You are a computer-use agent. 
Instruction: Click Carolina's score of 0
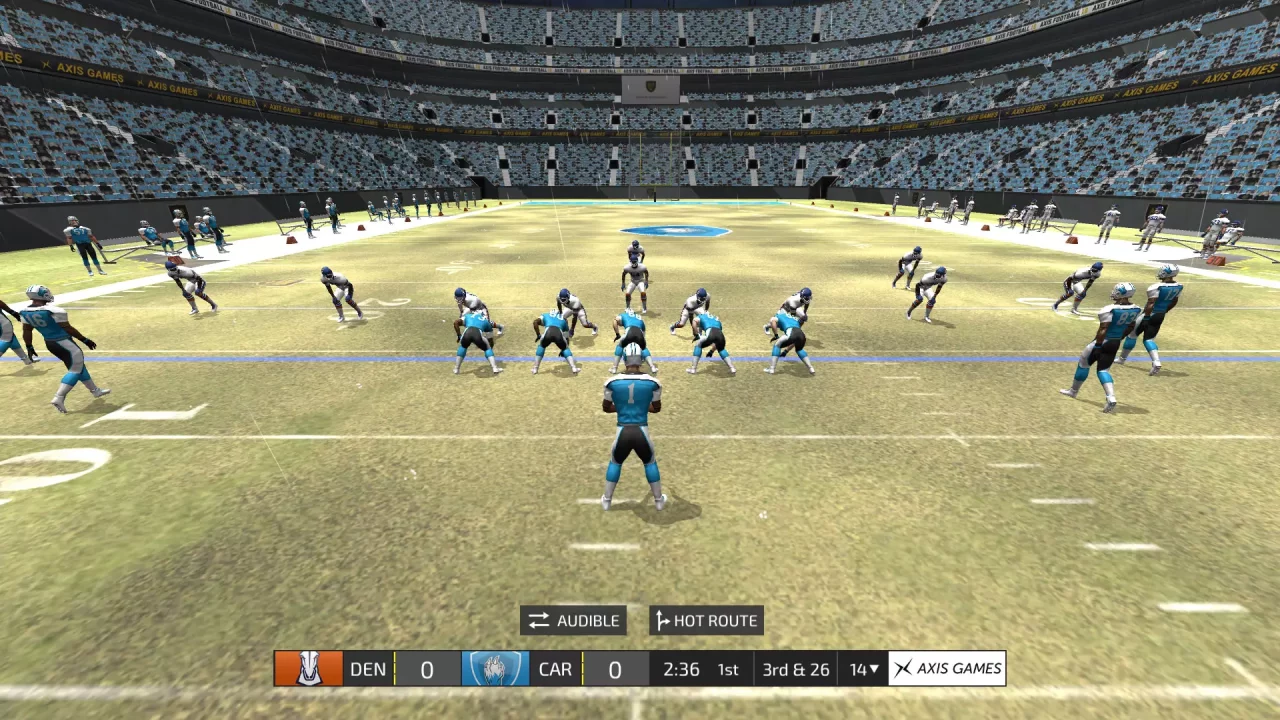(614, 669)
